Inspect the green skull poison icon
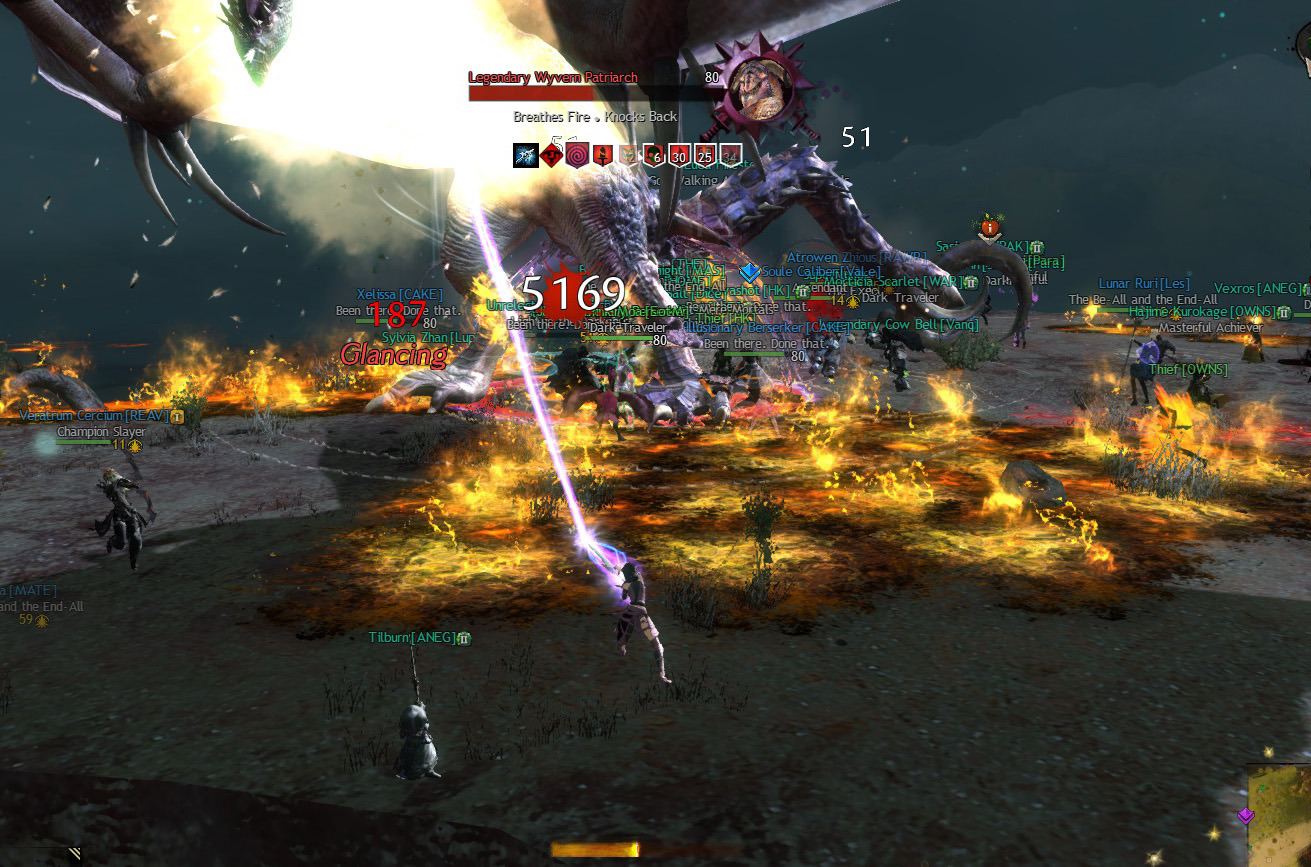This screenshot has width=1311, height=867. point(654,155)
